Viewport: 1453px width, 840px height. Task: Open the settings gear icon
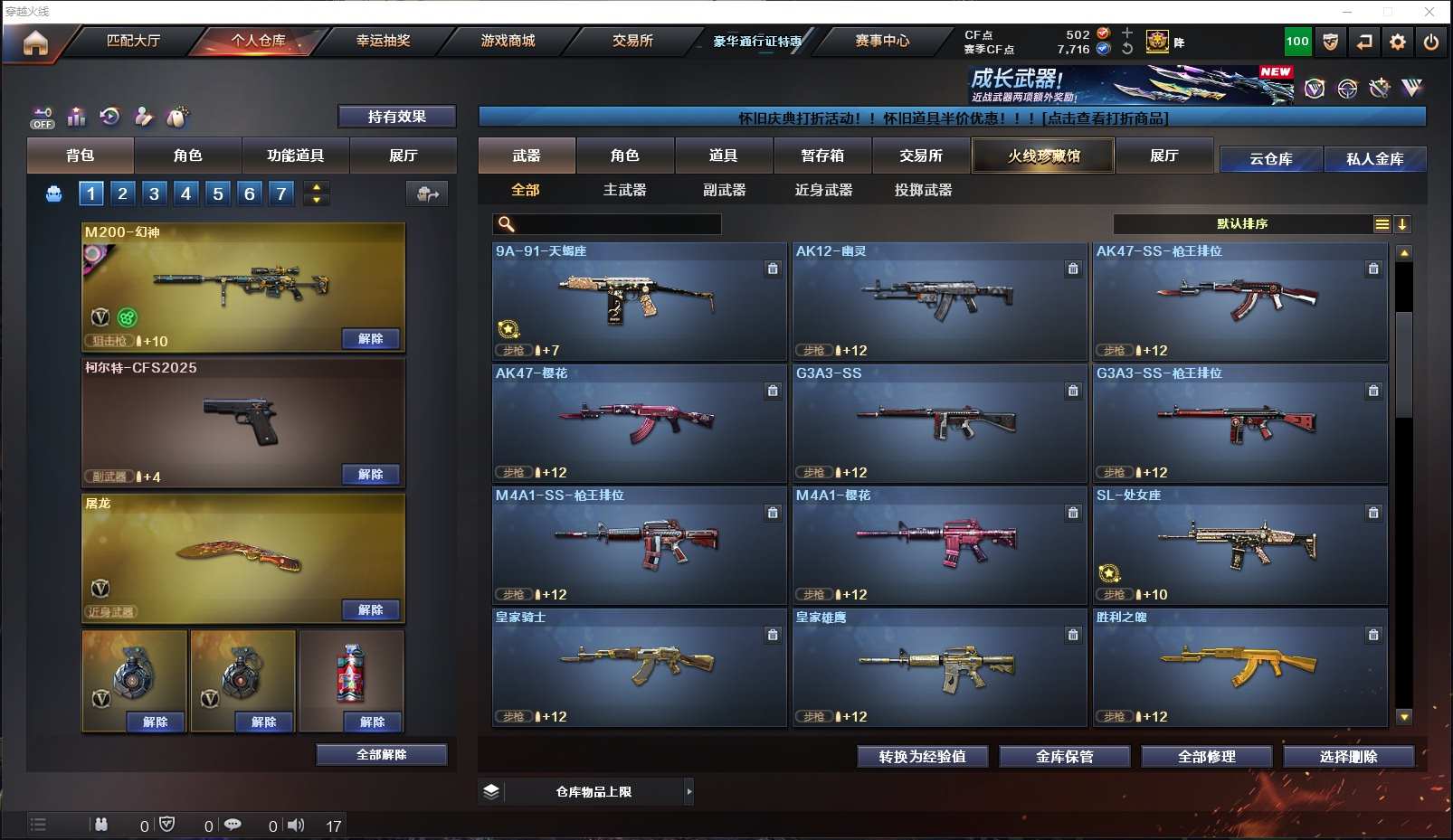[x=1398, y=42]
